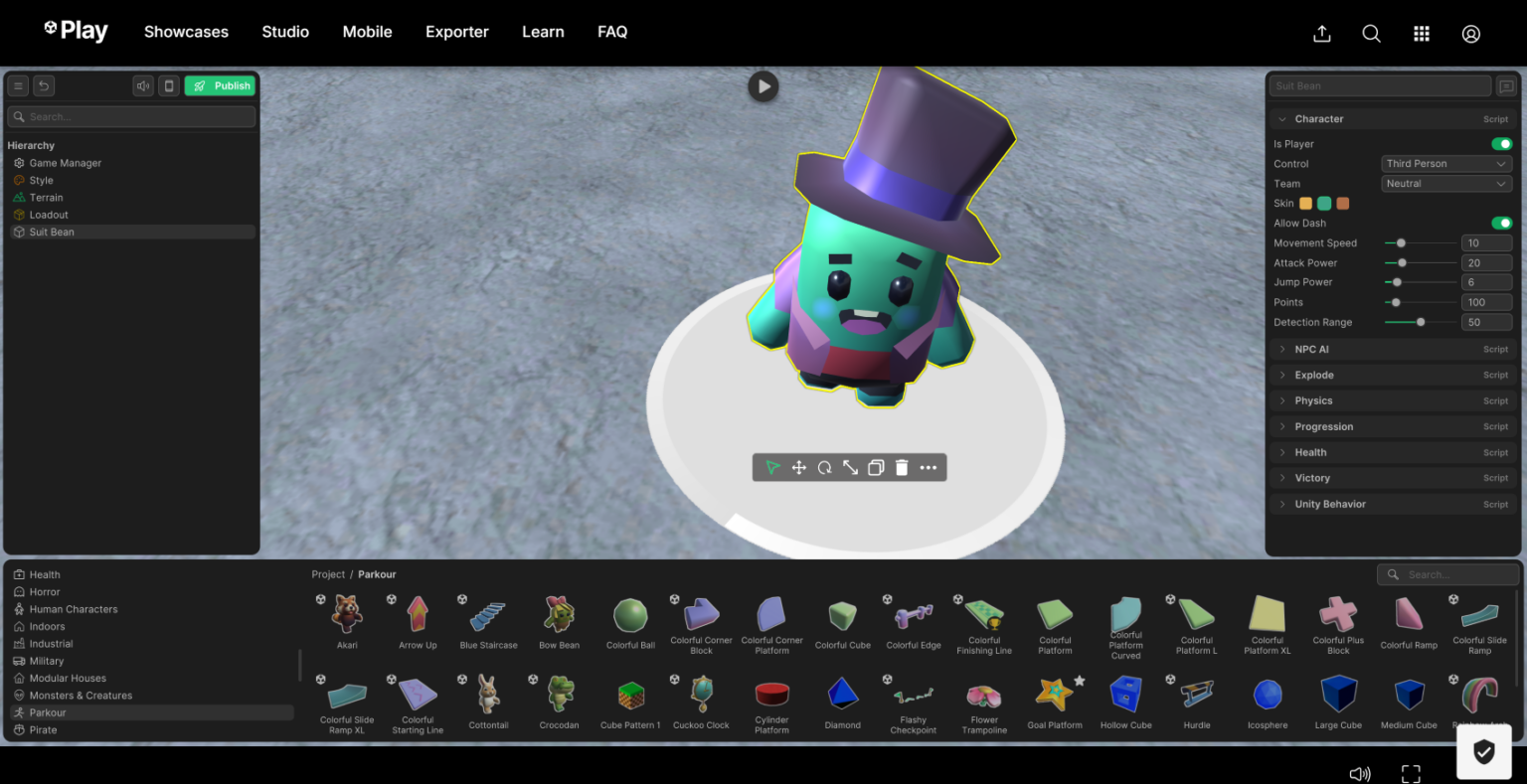
Task: Pick the green Skin color swatch
Action: tap(1324, 203)
